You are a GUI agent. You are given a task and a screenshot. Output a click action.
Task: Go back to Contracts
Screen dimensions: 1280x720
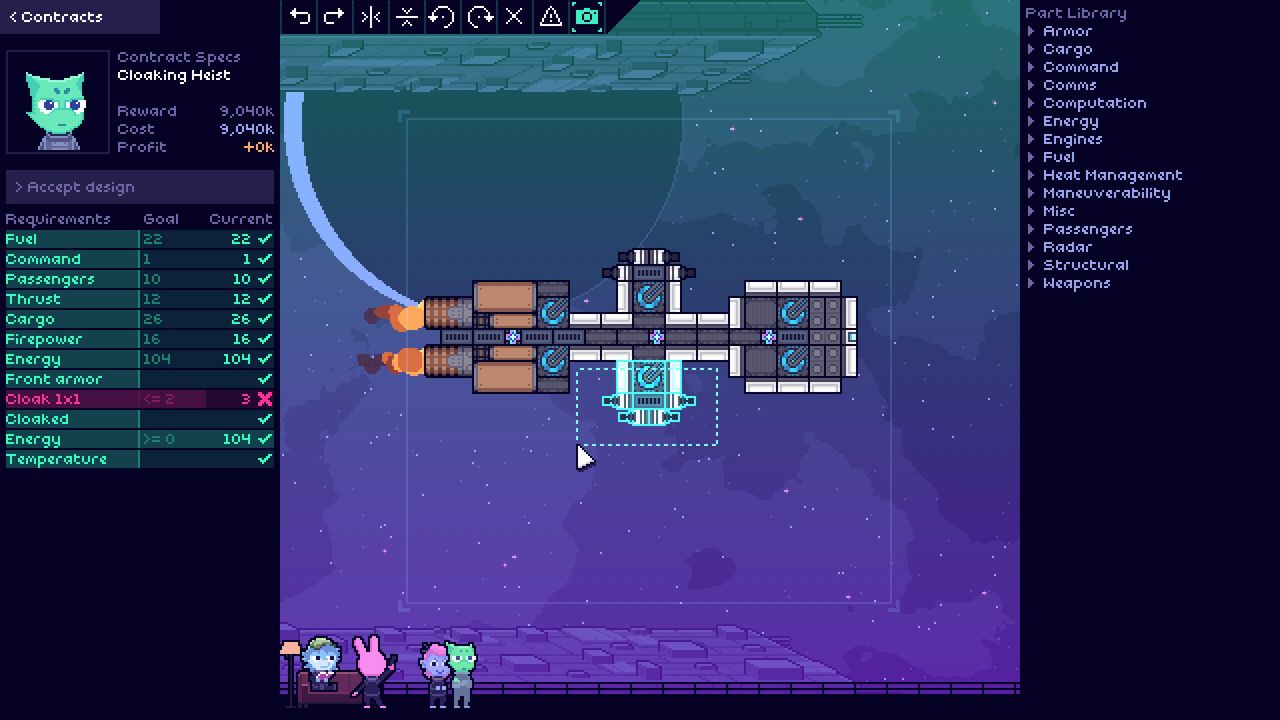click(56, 17)
